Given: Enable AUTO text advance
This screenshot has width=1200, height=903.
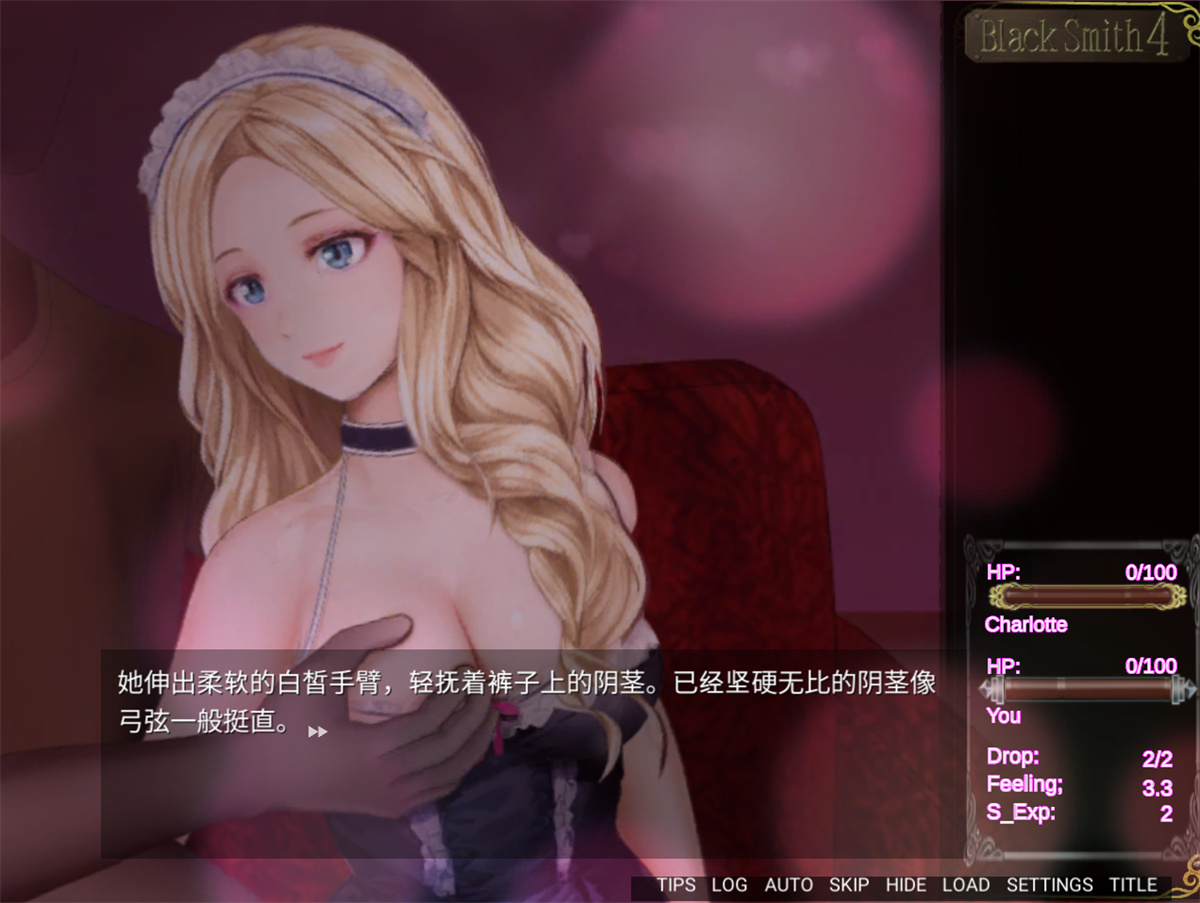Looking at the screenshot, I should click(788, 885).
